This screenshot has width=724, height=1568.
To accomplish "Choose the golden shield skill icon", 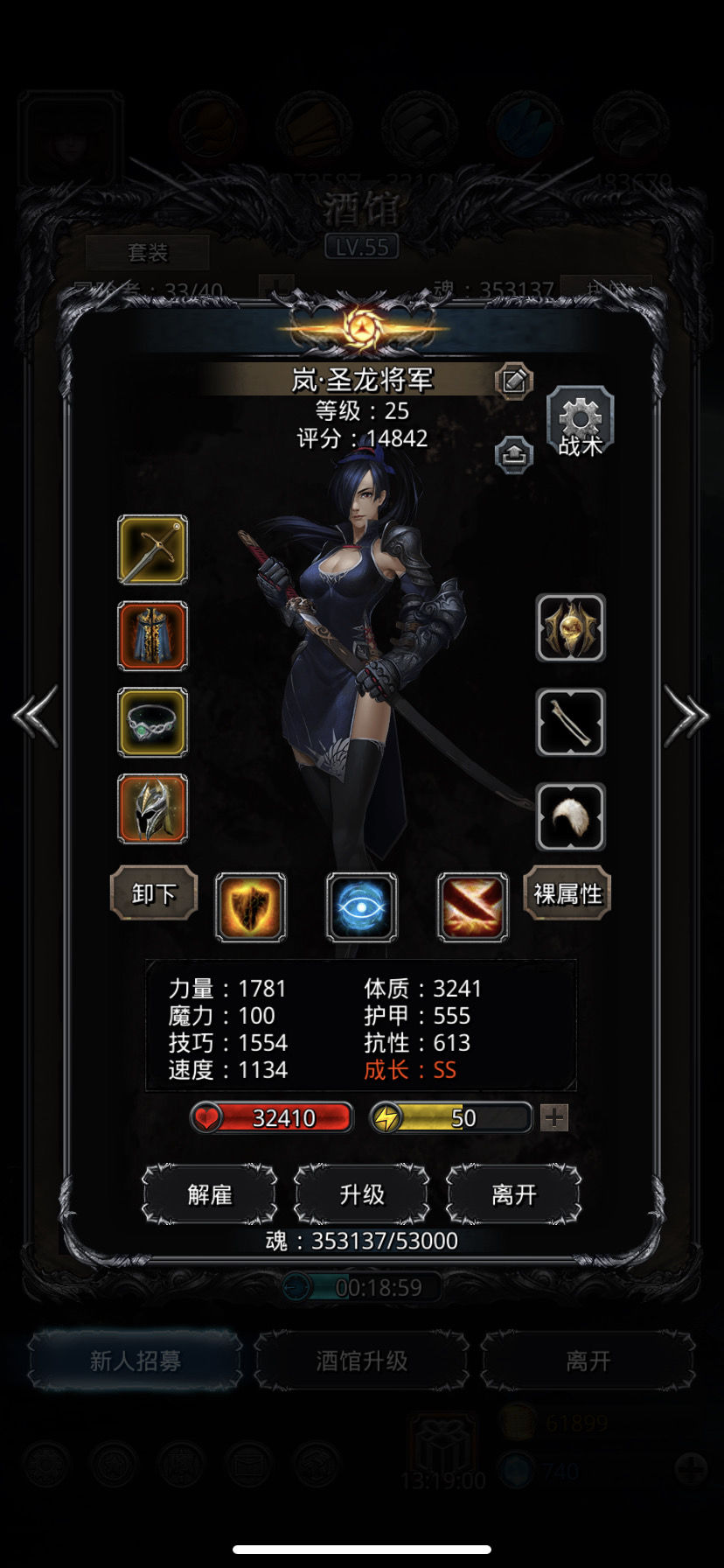I will [x=251, y=907].
